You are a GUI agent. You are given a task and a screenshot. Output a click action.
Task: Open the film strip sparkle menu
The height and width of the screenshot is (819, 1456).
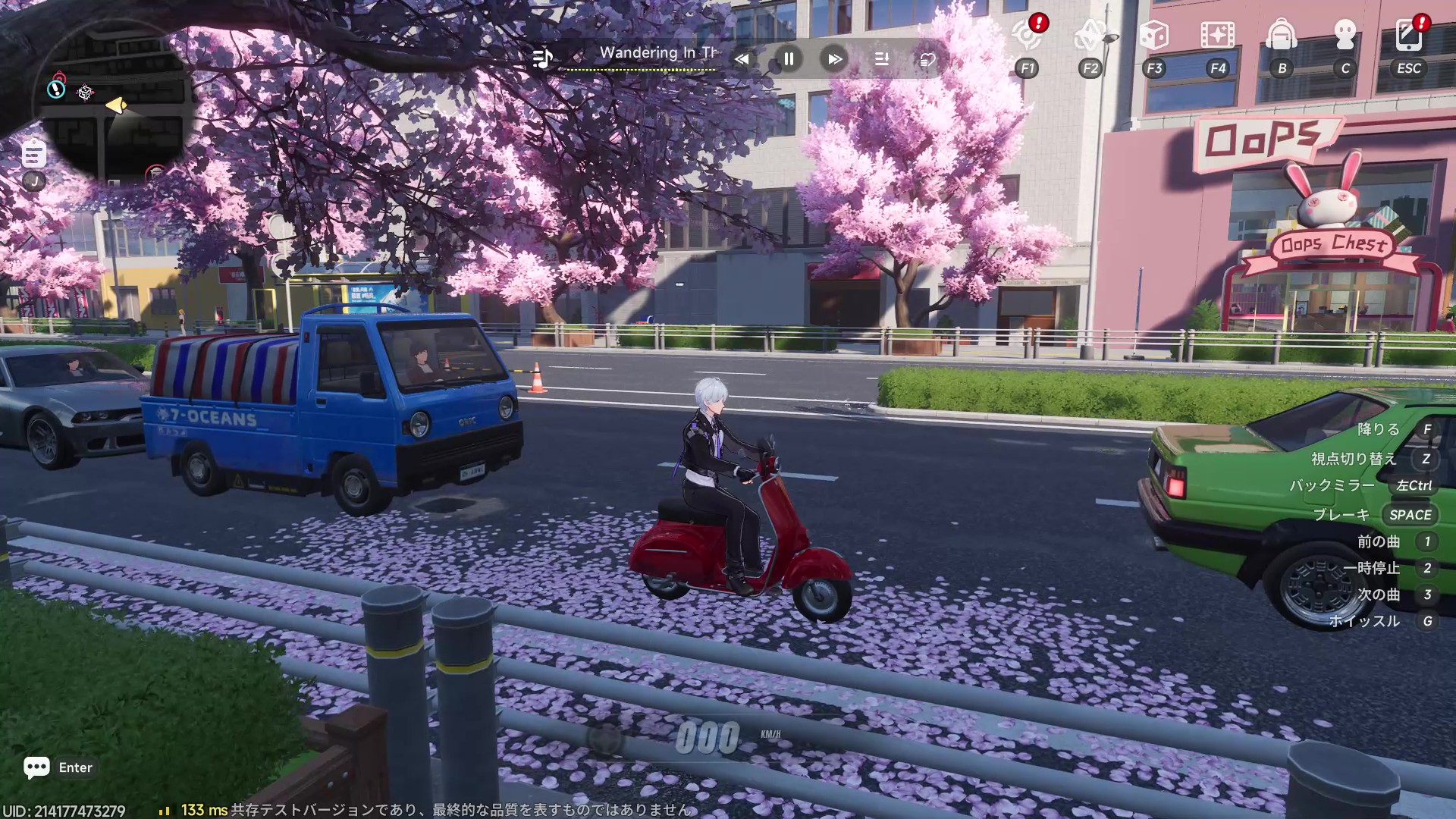[x=1217, y=35]
